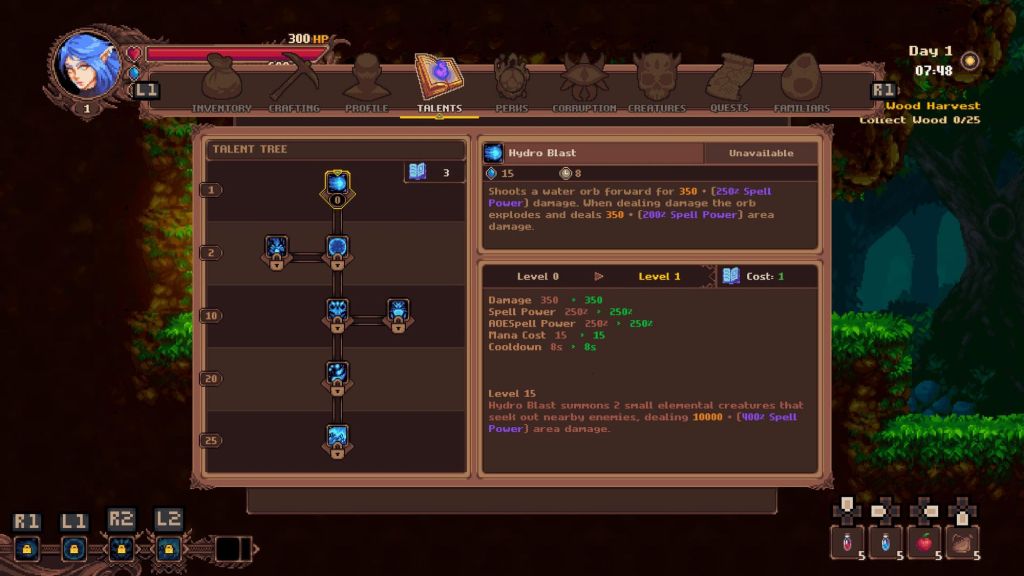Screen dimensions: 1024x576
Task: Pick the red apple quick slot
Action: pos(925,541)
